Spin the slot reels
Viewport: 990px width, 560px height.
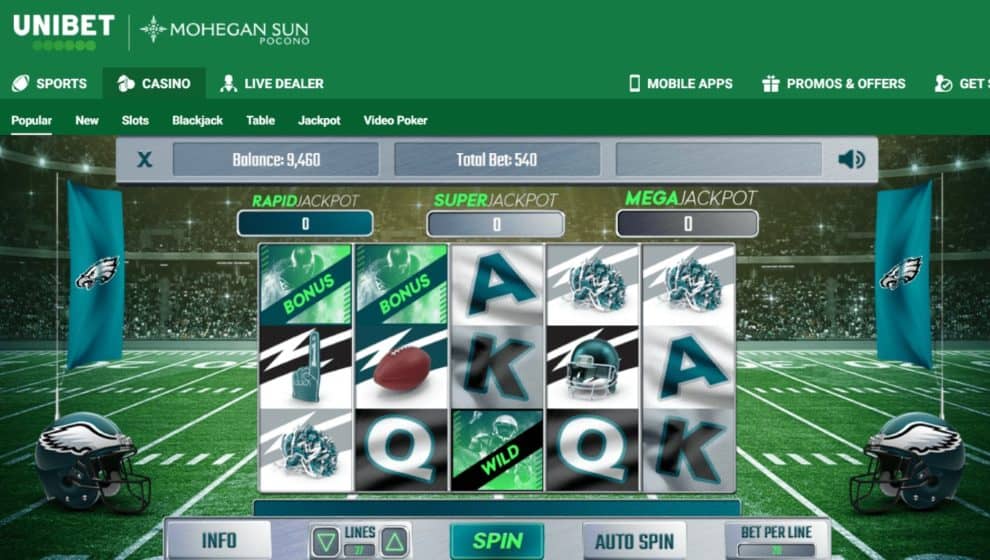(497, 541)
